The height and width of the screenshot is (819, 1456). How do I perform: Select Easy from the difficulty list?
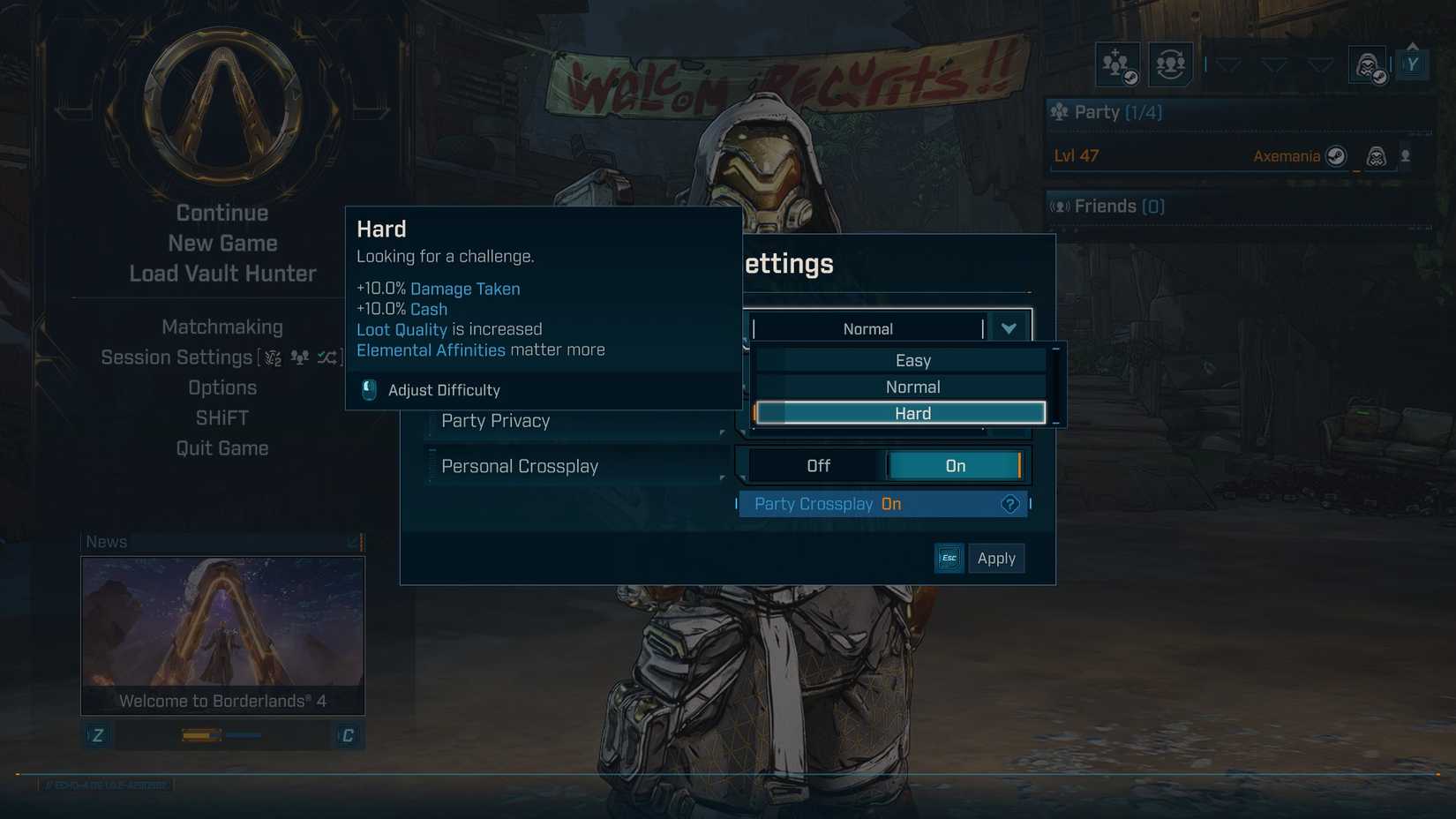tap(913, 360)
